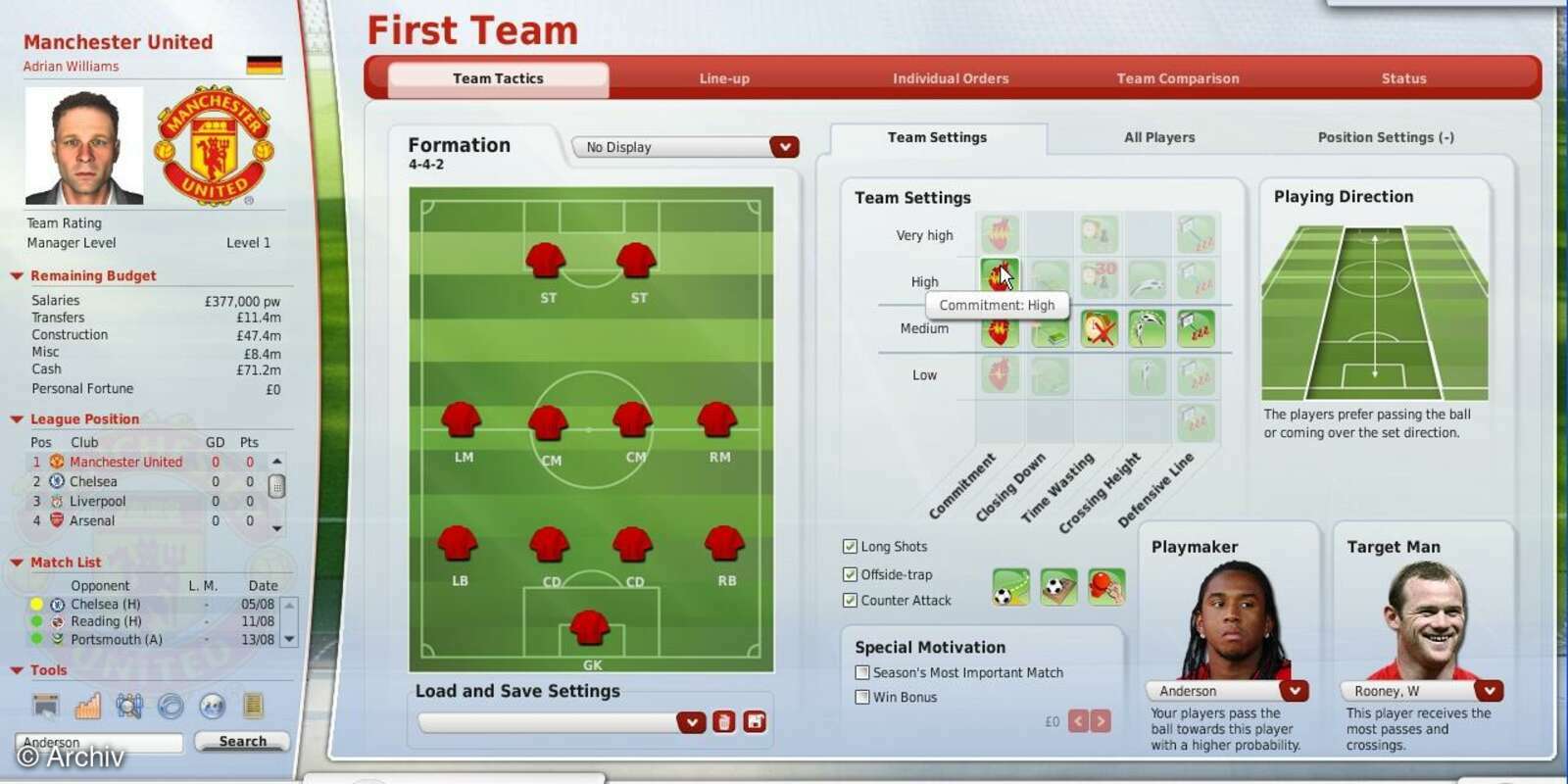Image resolution: width=1568 pixels, height=784 pixels.
Task: Open the Team Comparison tab
Action: (x=1177, y=78)
